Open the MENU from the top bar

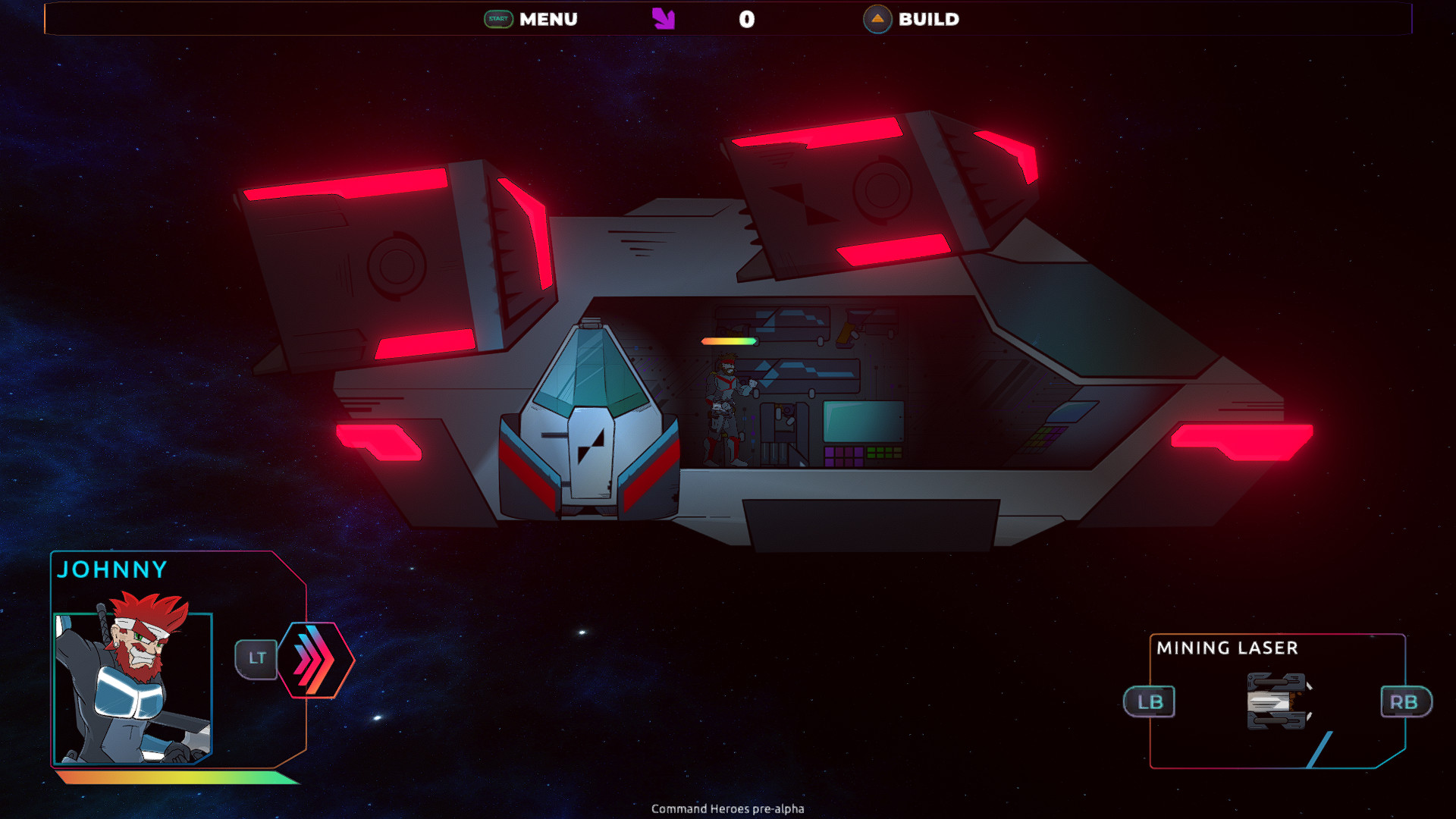point(548,19)
